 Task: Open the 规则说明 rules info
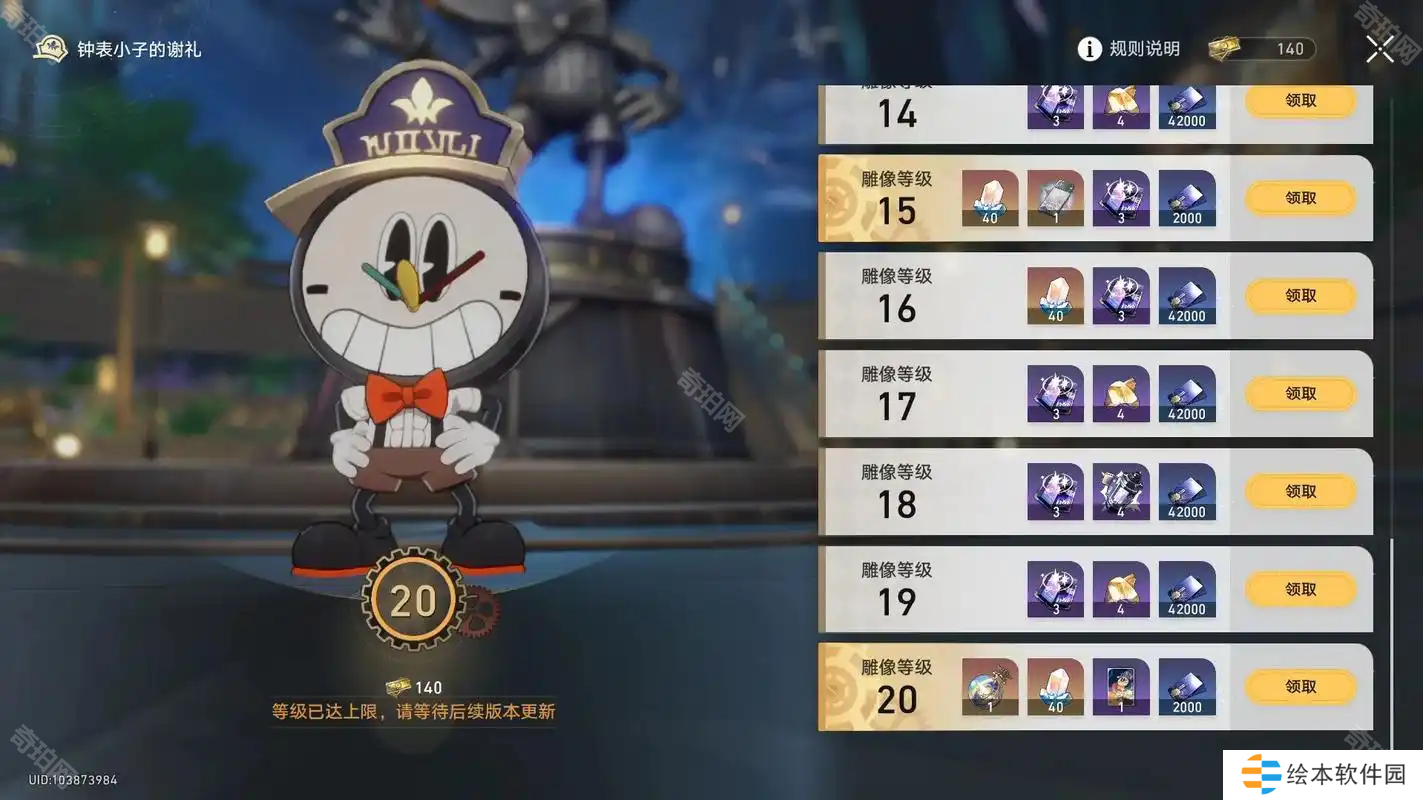point(1129,48)
